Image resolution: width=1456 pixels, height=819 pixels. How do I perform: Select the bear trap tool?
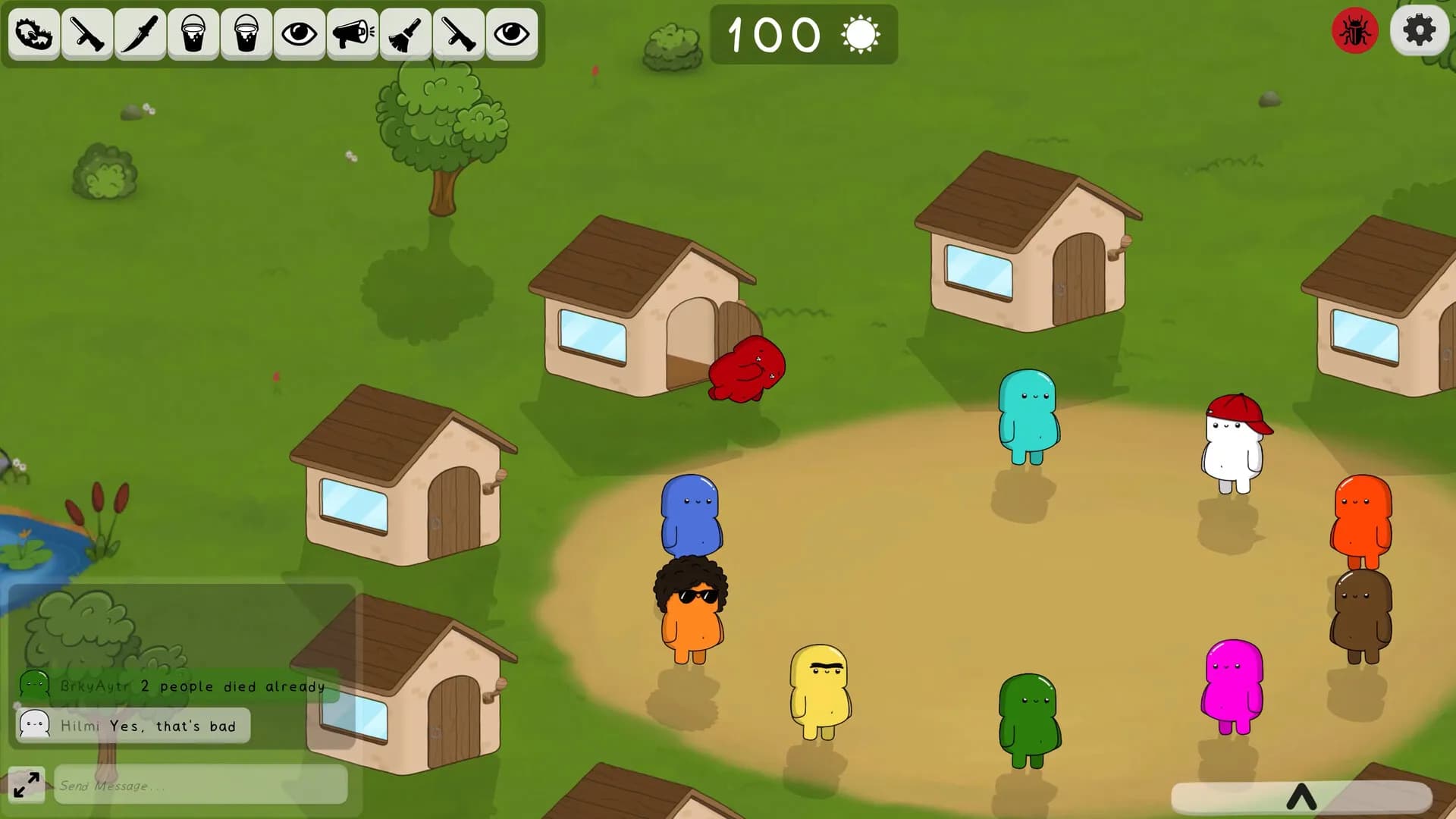coord(33,34)
